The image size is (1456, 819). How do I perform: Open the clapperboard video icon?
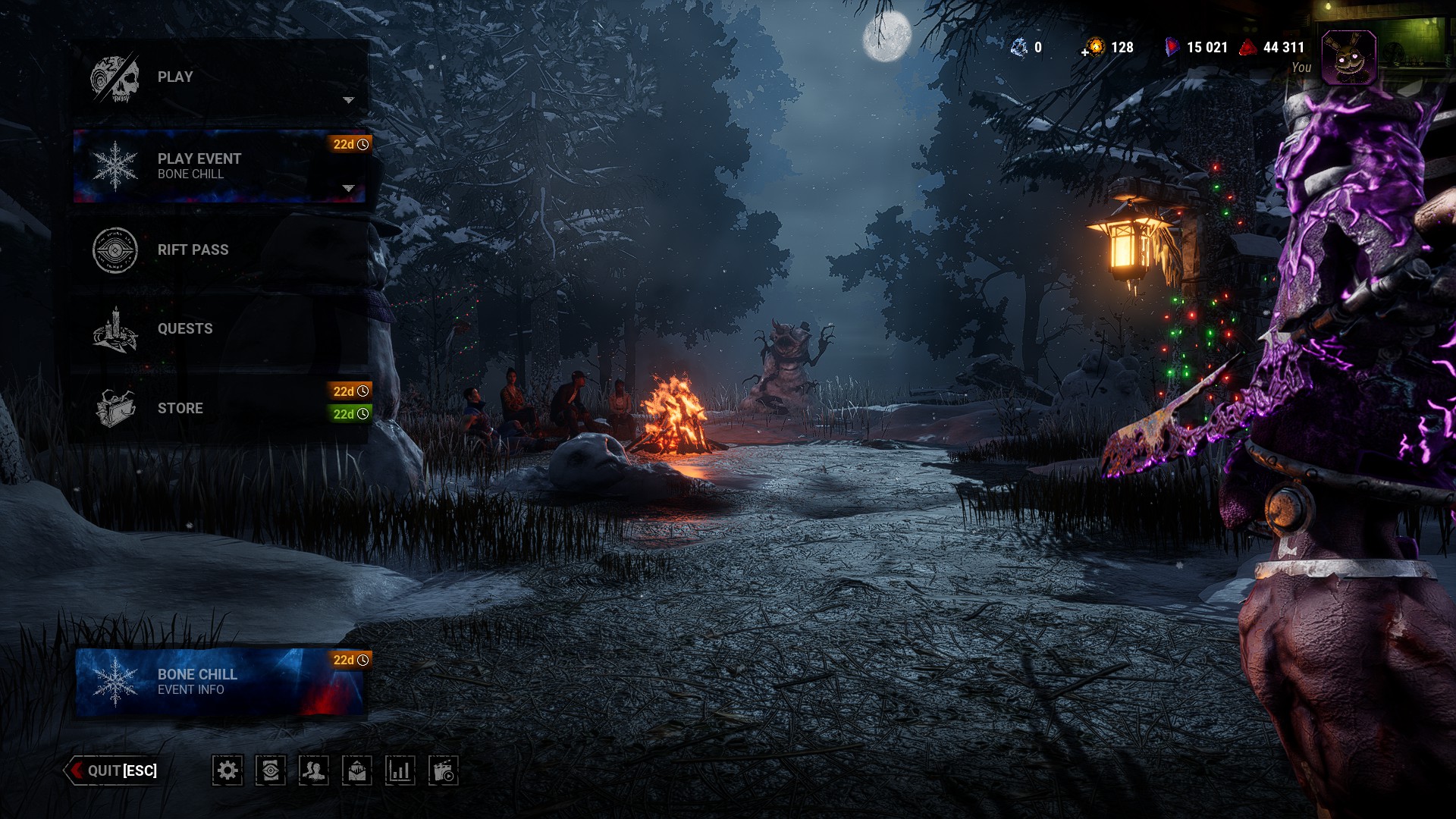444,771
